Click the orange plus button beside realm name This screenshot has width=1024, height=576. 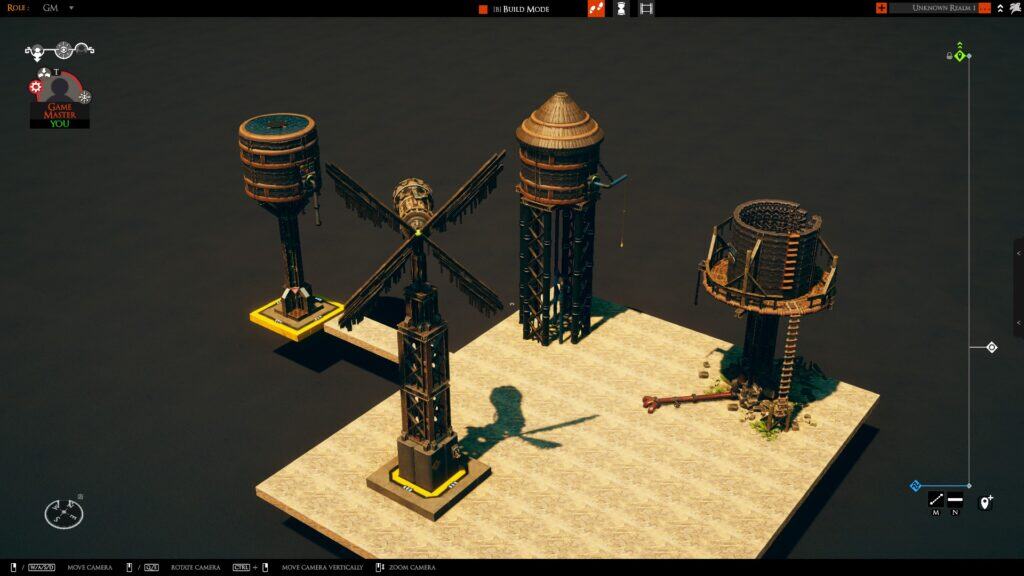point(881,8)
